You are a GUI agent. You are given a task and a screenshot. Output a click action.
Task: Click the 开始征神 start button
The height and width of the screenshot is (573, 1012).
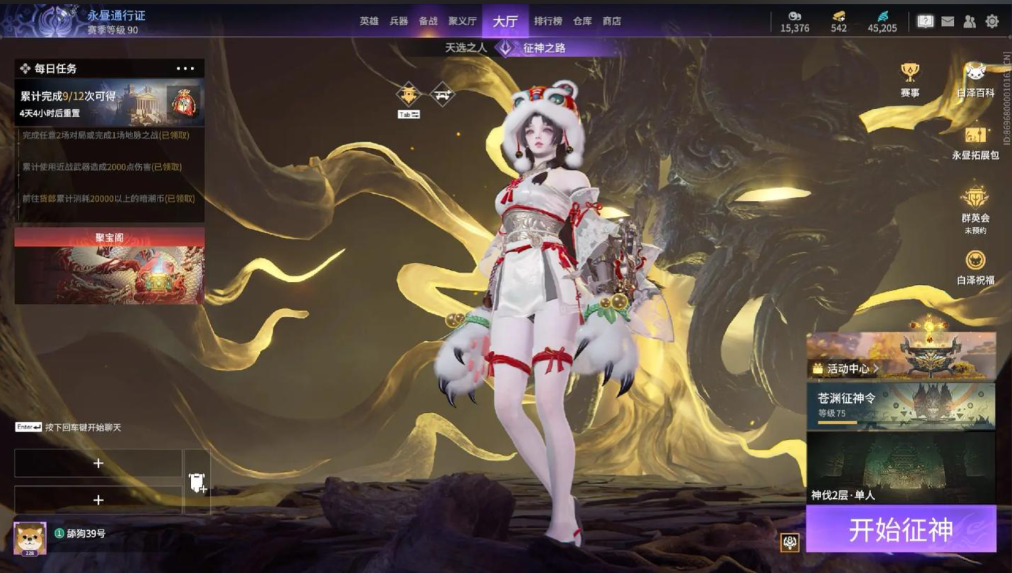(900, 529)
